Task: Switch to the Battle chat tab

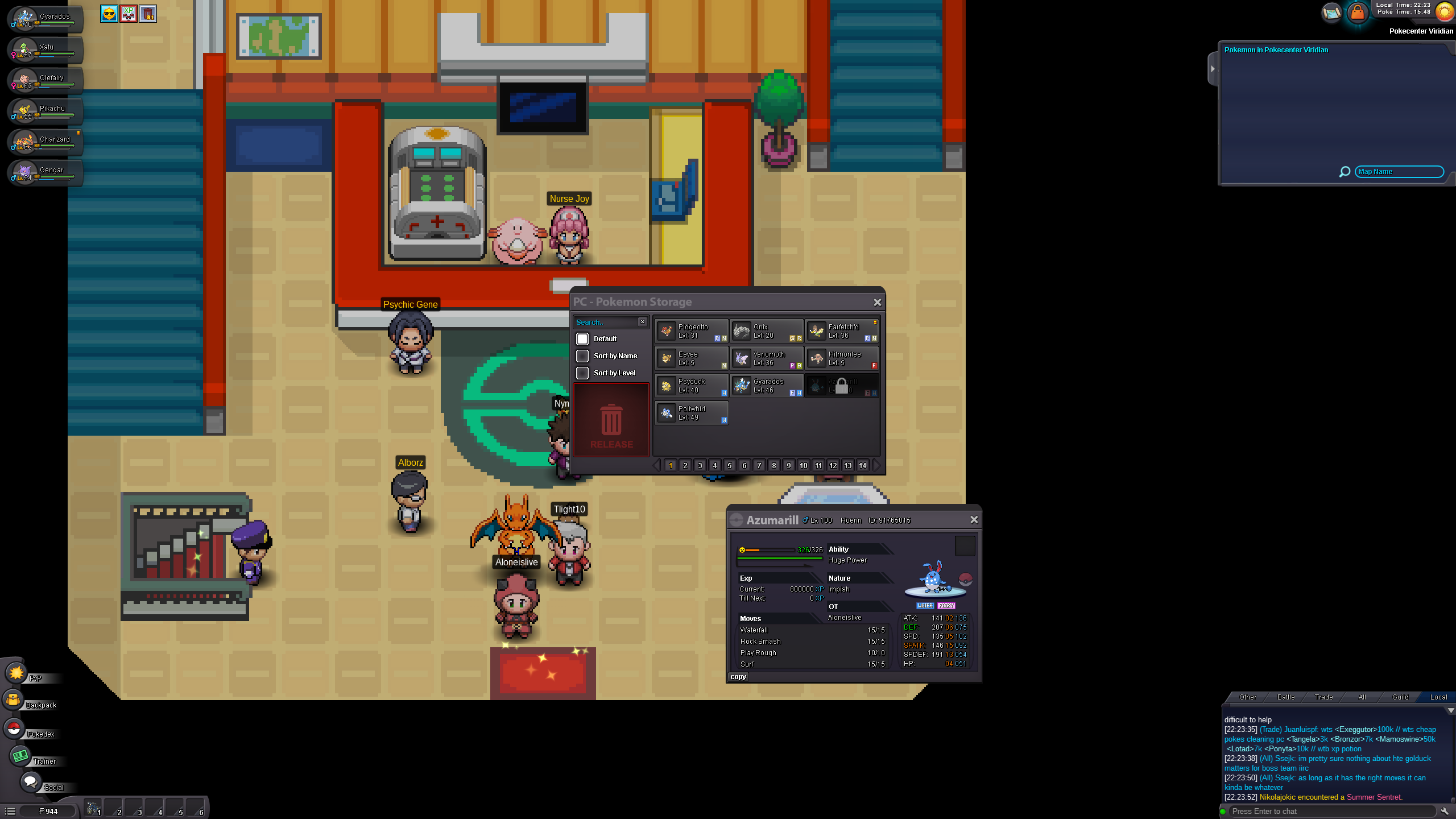Action: pos(1285,697)
